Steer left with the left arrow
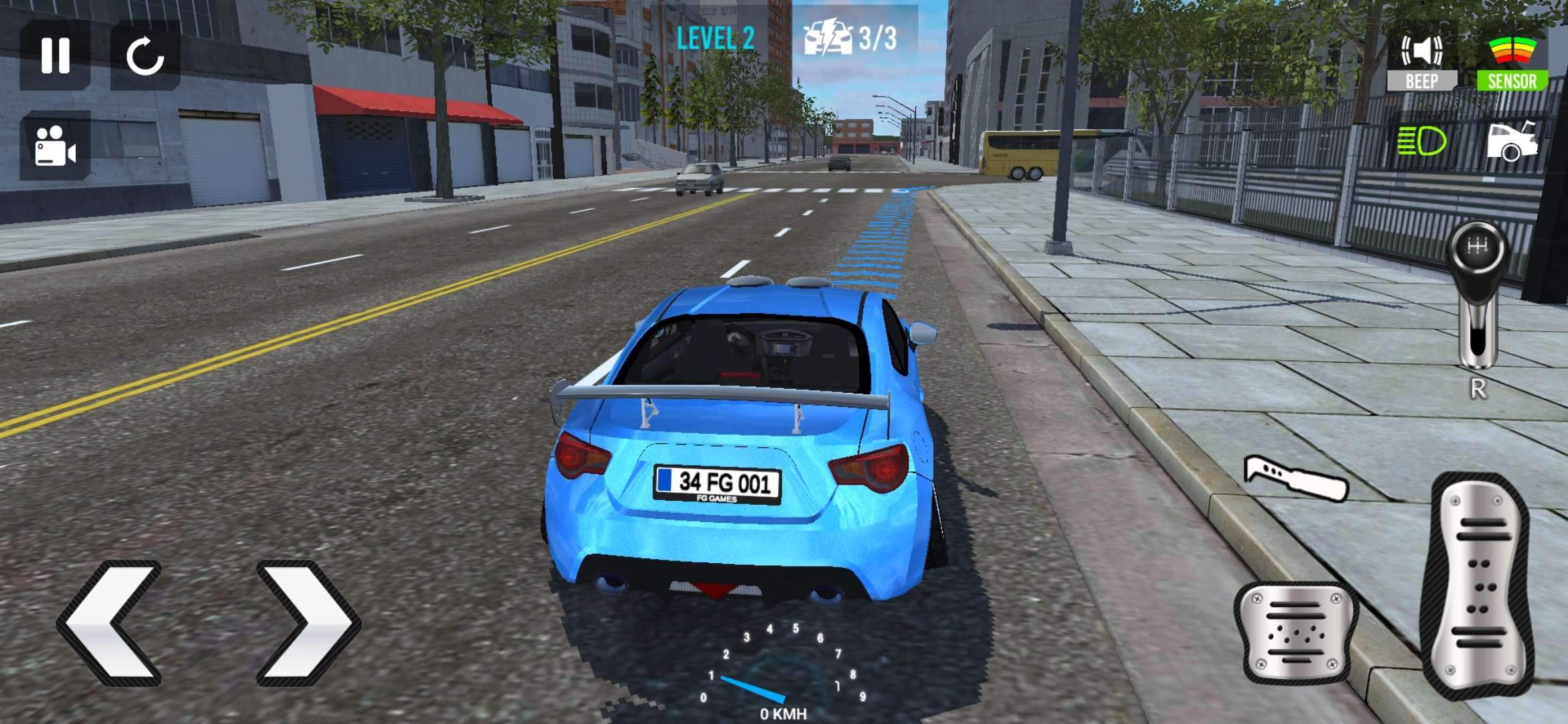Screen dimensions: 1568x724 pos(111,623)
